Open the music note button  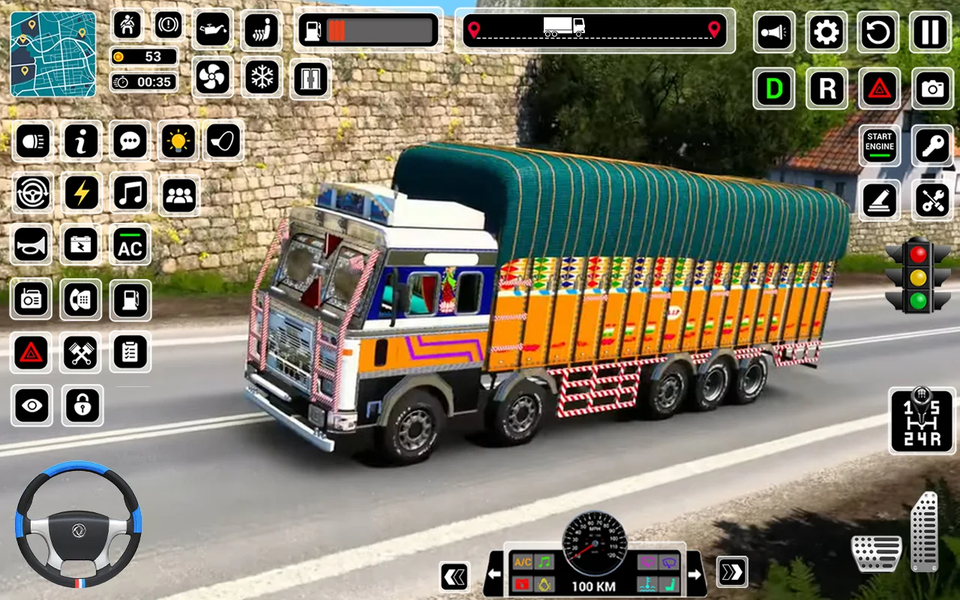click(130, 192)
